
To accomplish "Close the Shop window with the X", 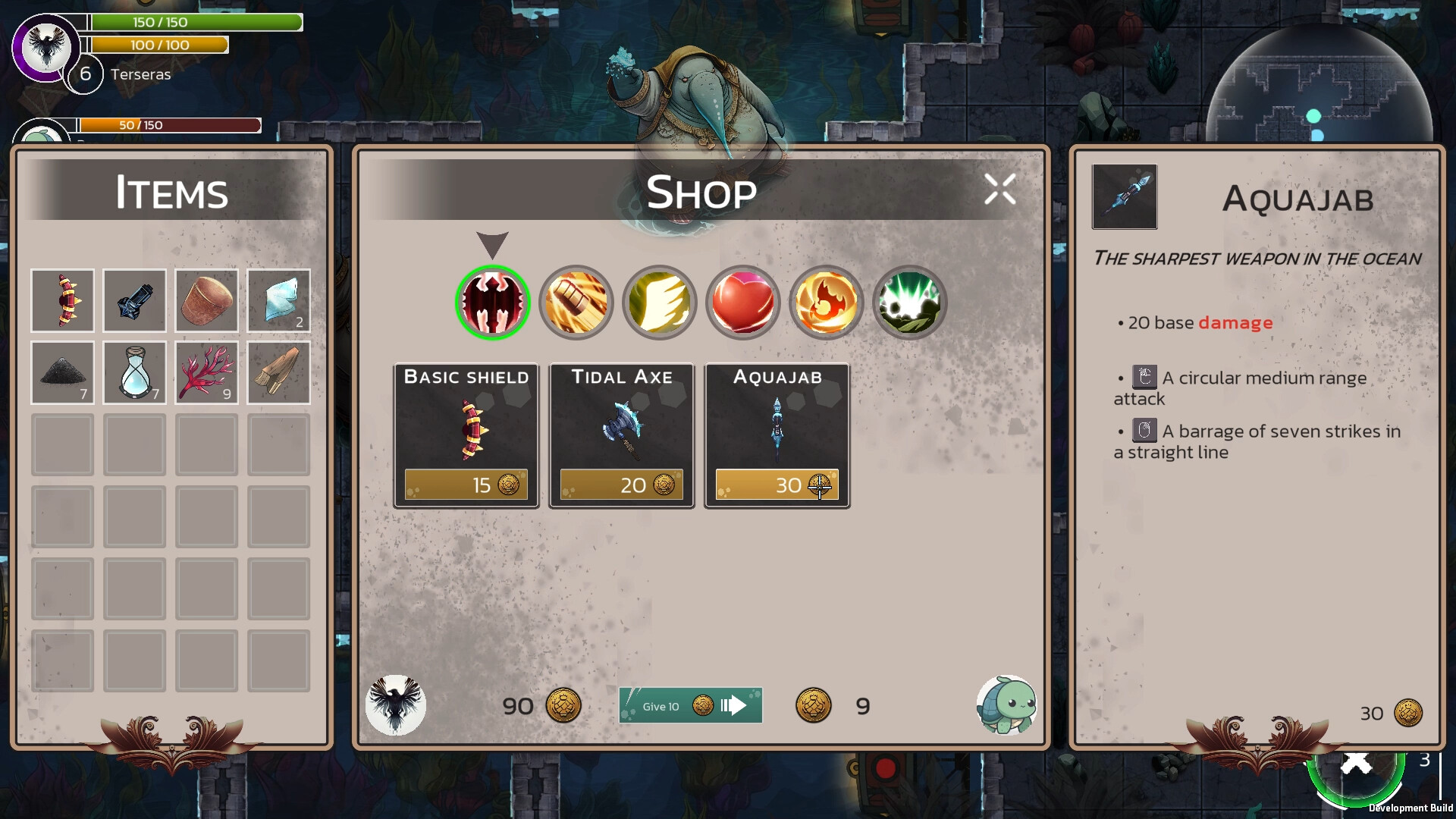I will [999, 190].
